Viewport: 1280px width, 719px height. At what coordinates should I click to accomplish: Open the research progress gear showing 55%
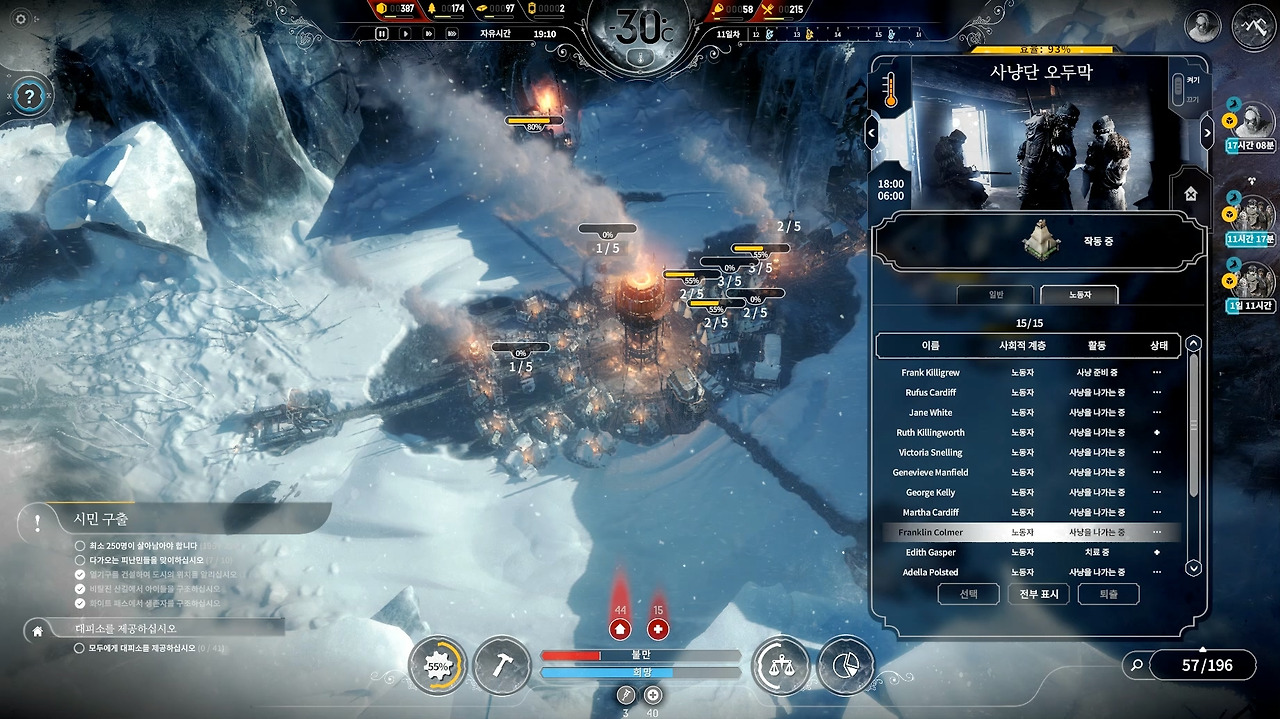pos(438,665)
